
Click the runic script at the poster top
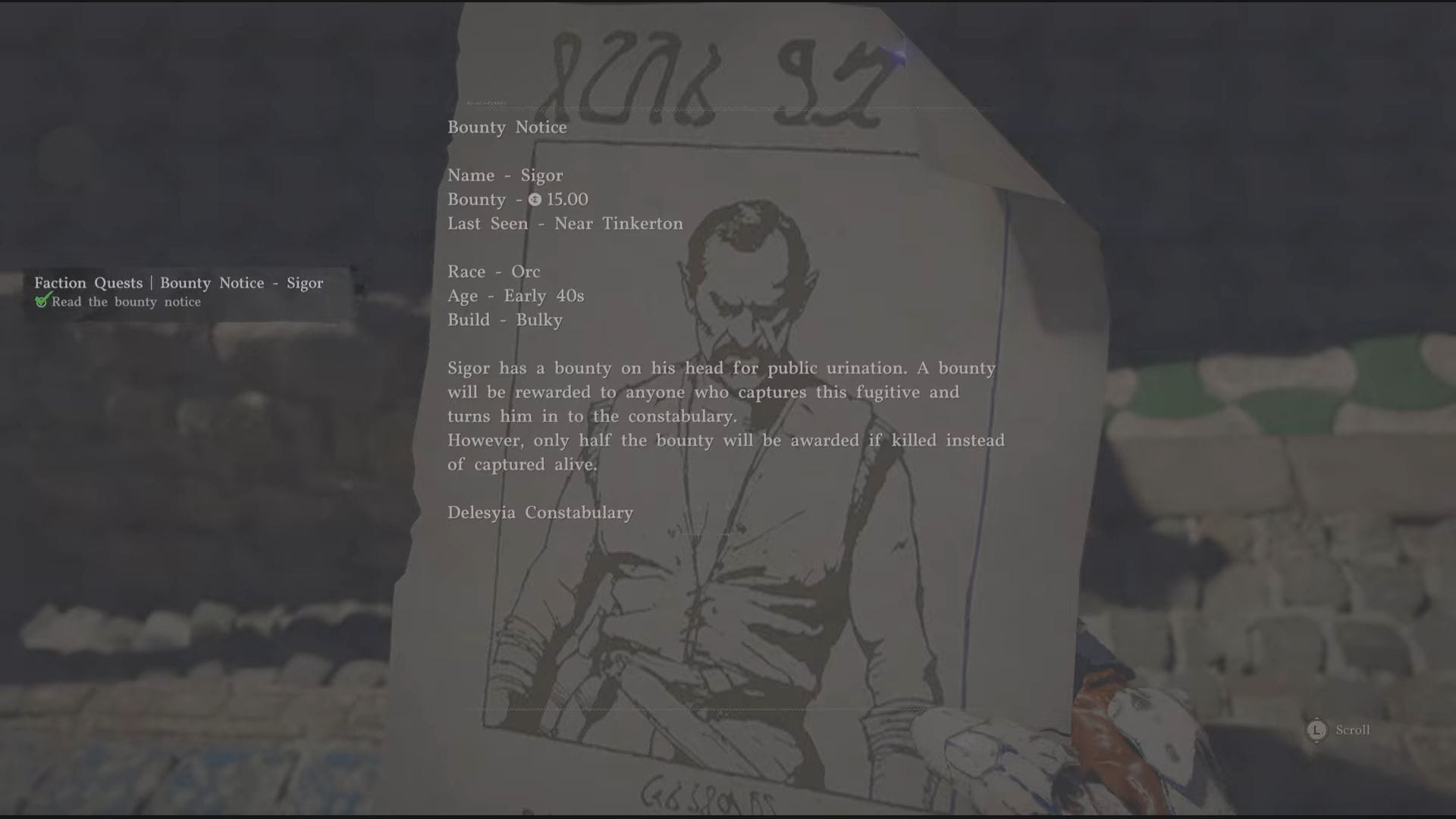coord(720,61)
